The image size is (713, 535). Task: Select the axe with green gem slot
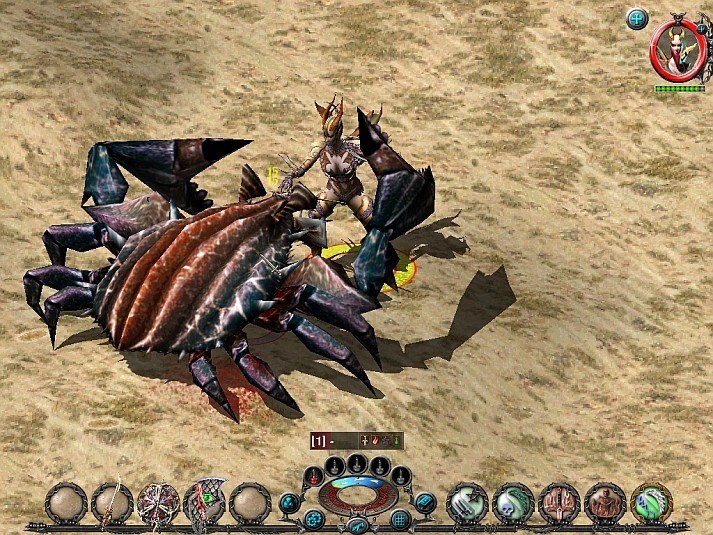click(204, 502)
